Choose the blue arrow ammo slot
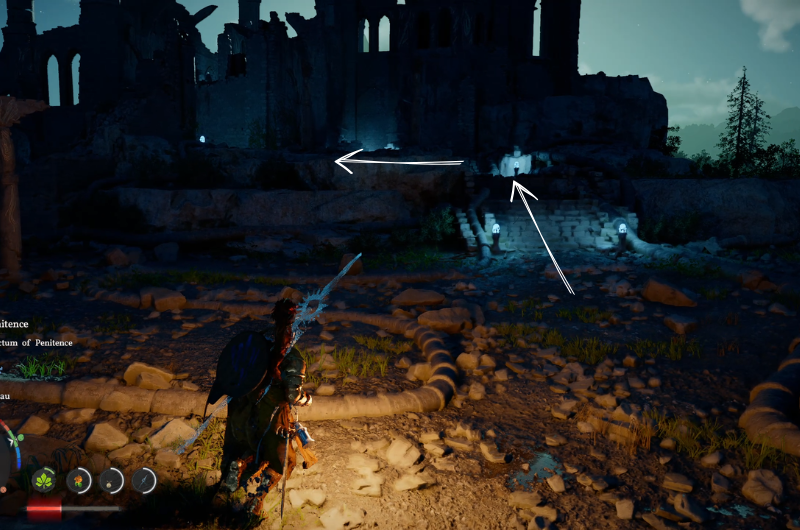Viewport: 800px width, 530px height. (144, 480)
